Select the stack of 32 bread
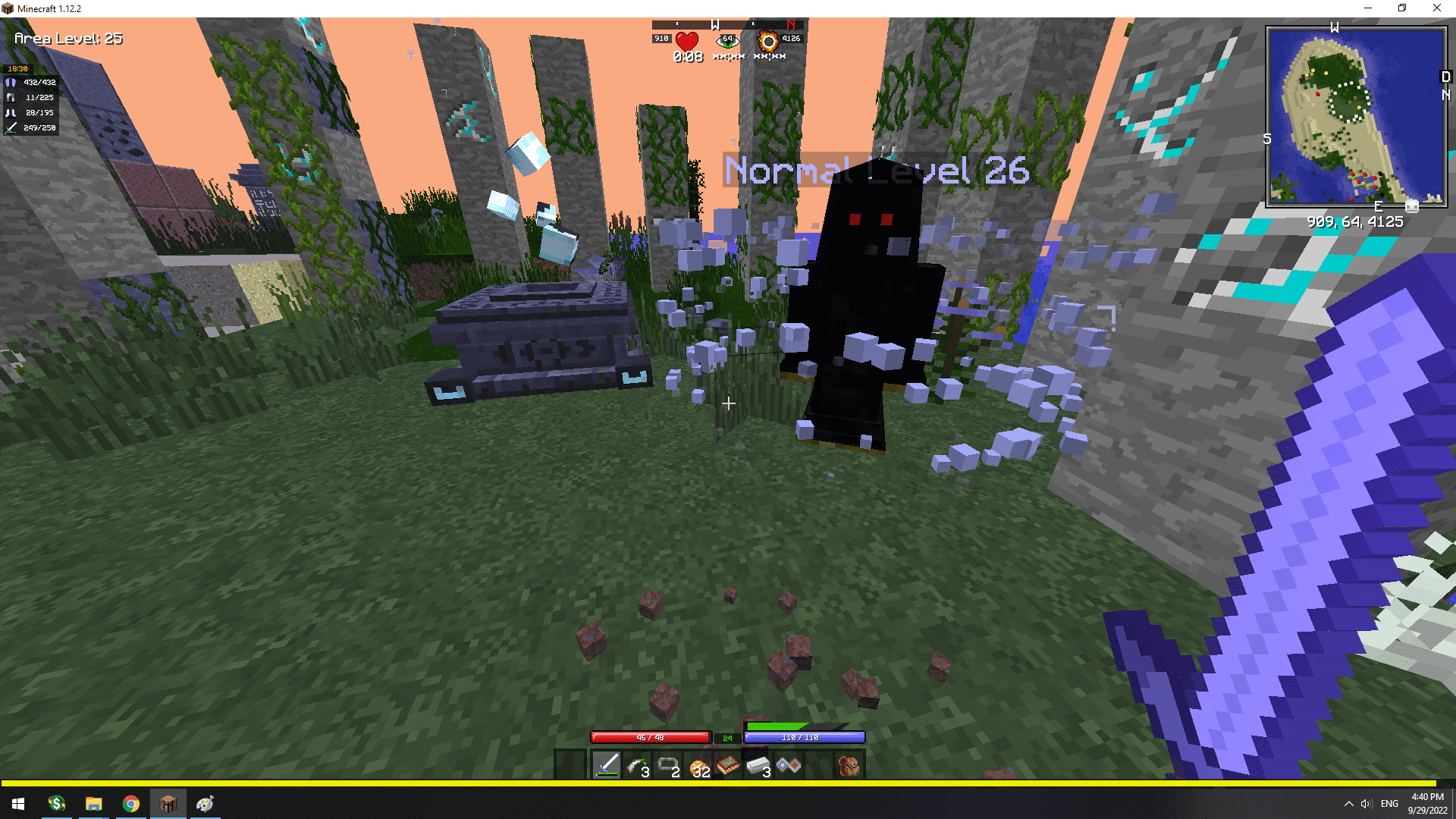The image size is (1456, 819). pyautogui.click(x=698, y=764)
